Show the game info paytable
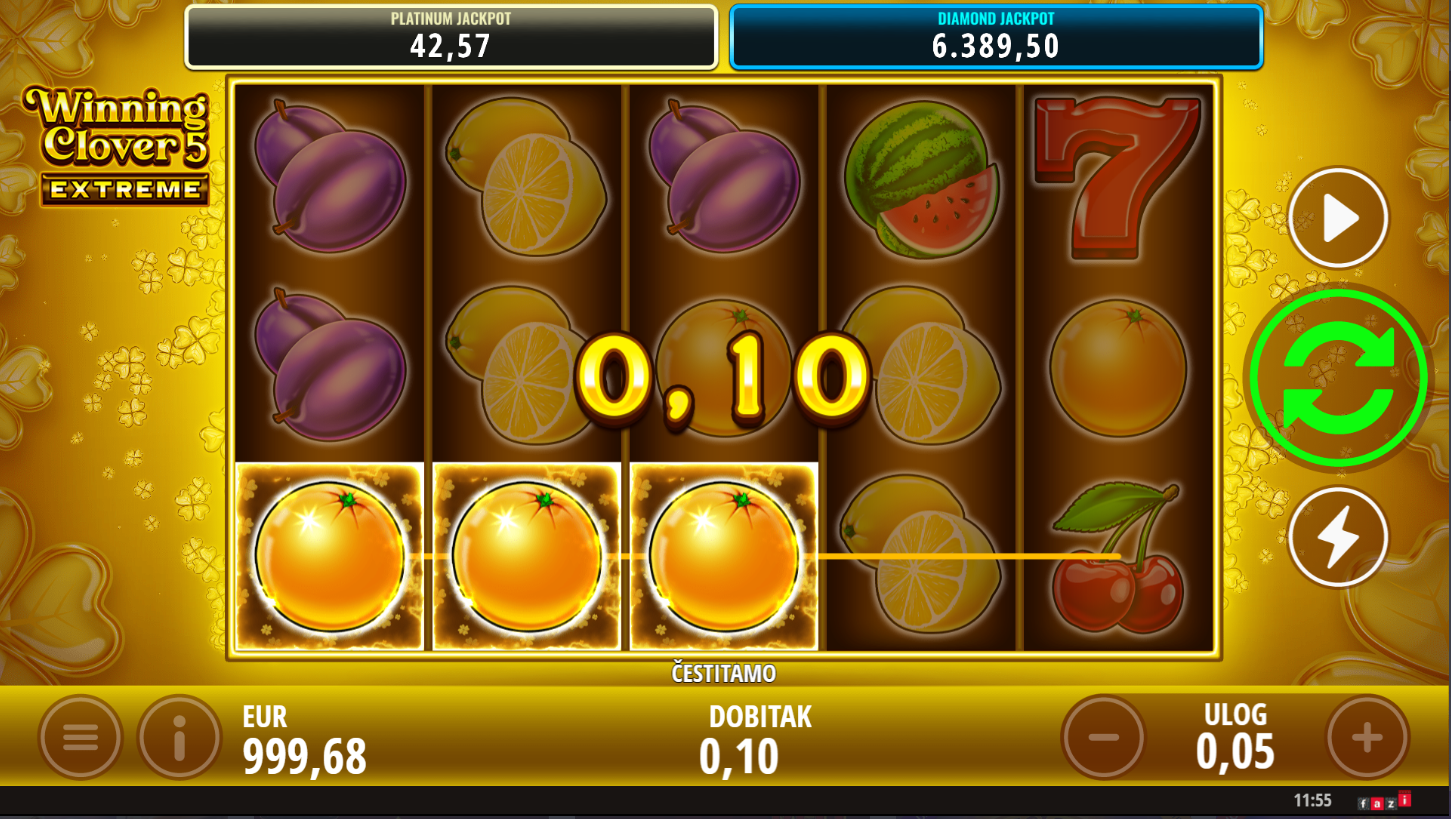Screen dimensions: 1451x819 pyautogui.click(x=179, y=738)
